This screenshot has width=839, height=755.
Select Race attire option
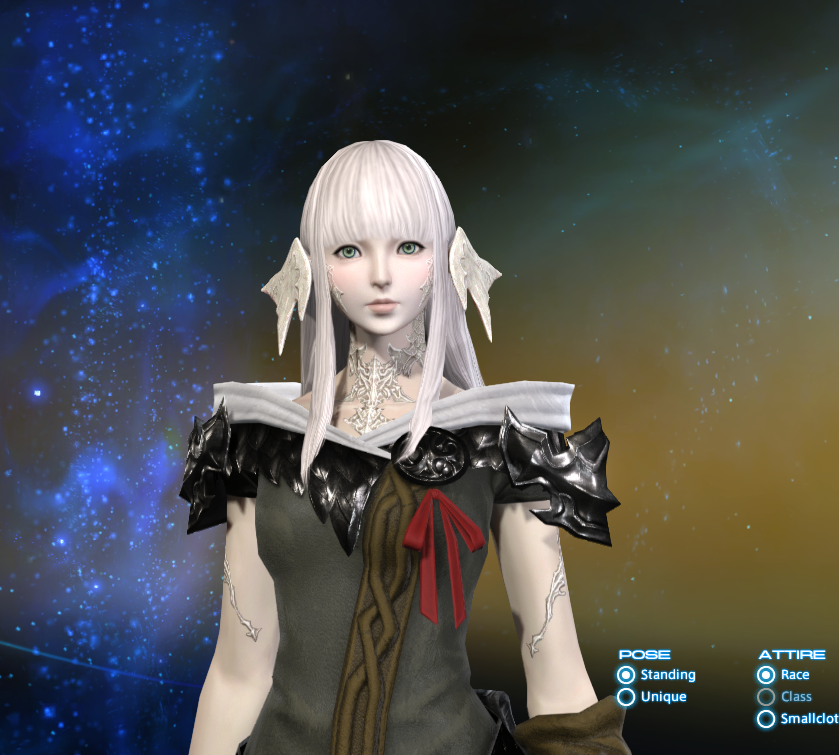[766, 675]
